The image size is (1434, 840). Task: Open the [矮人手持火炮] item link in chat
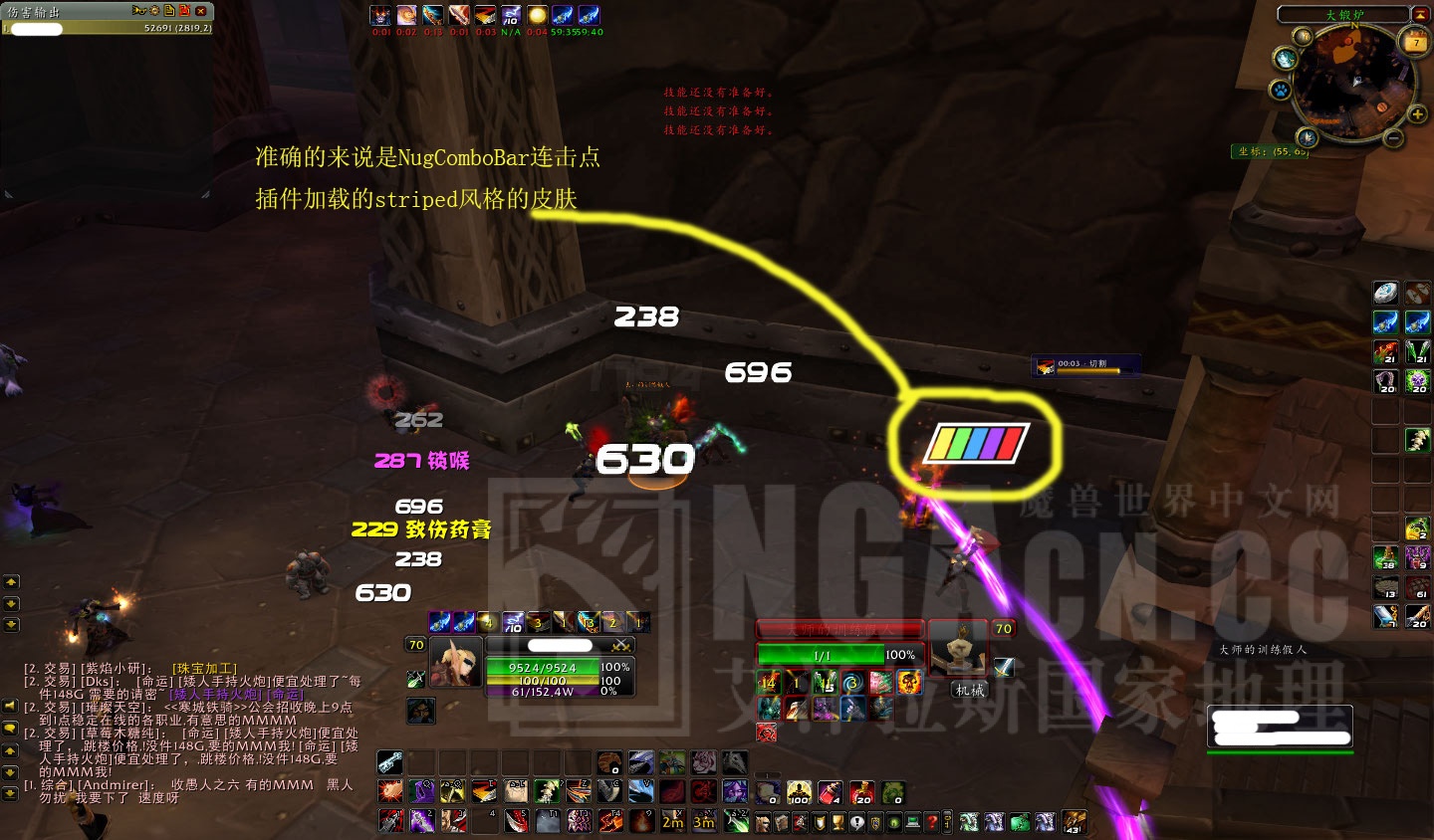click(x=215, y=695)
